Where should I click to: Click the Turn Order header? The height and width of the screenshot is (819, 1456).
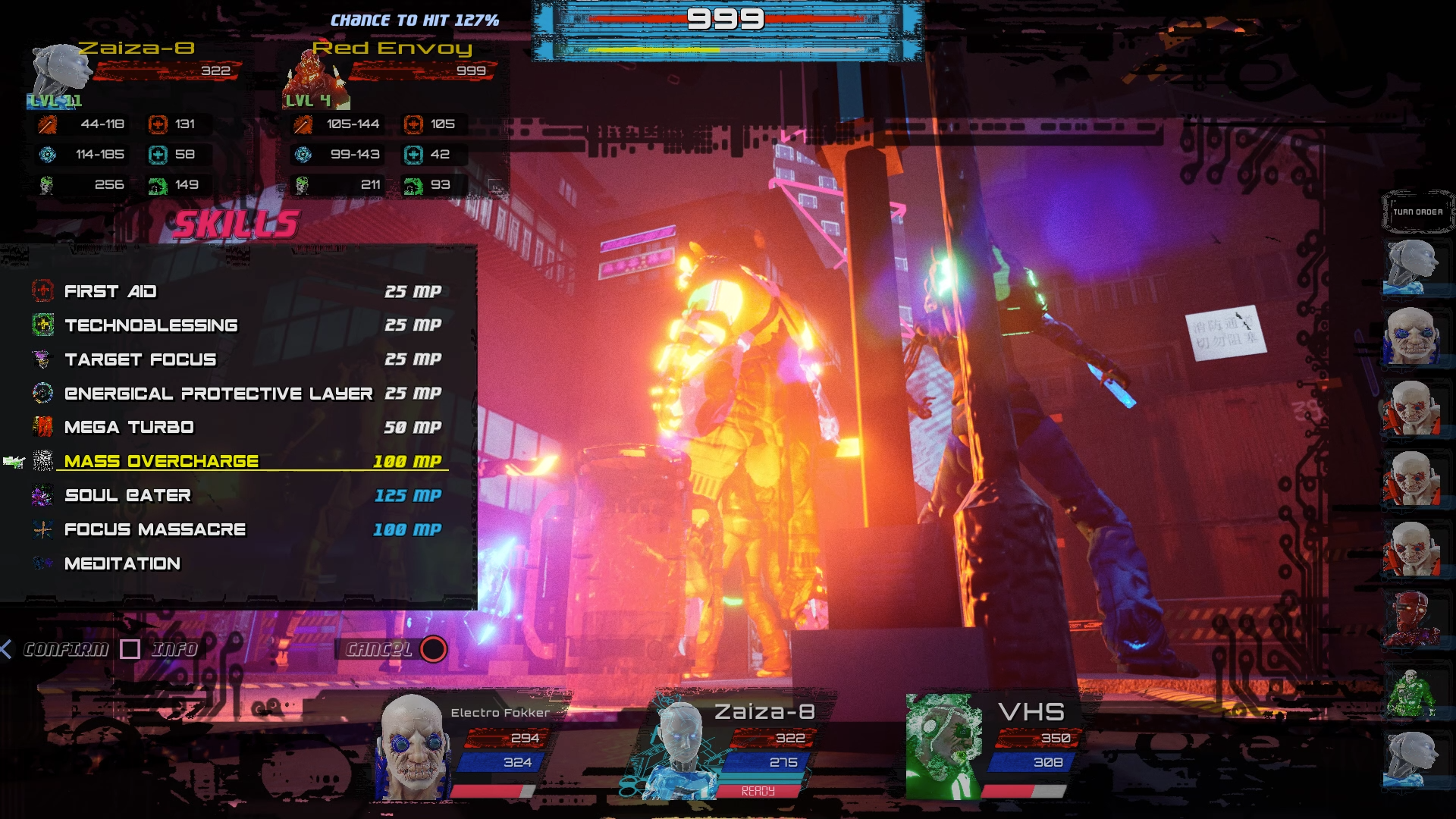click(1417, 212)
